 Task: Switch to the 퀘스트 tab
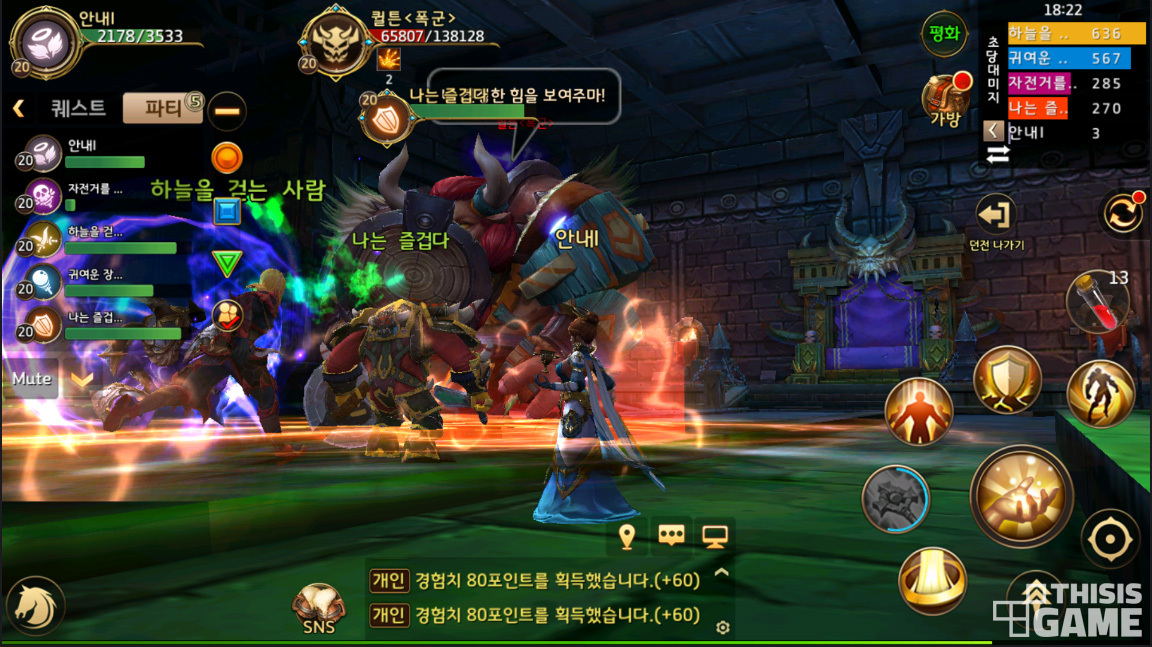click(77, 108)
